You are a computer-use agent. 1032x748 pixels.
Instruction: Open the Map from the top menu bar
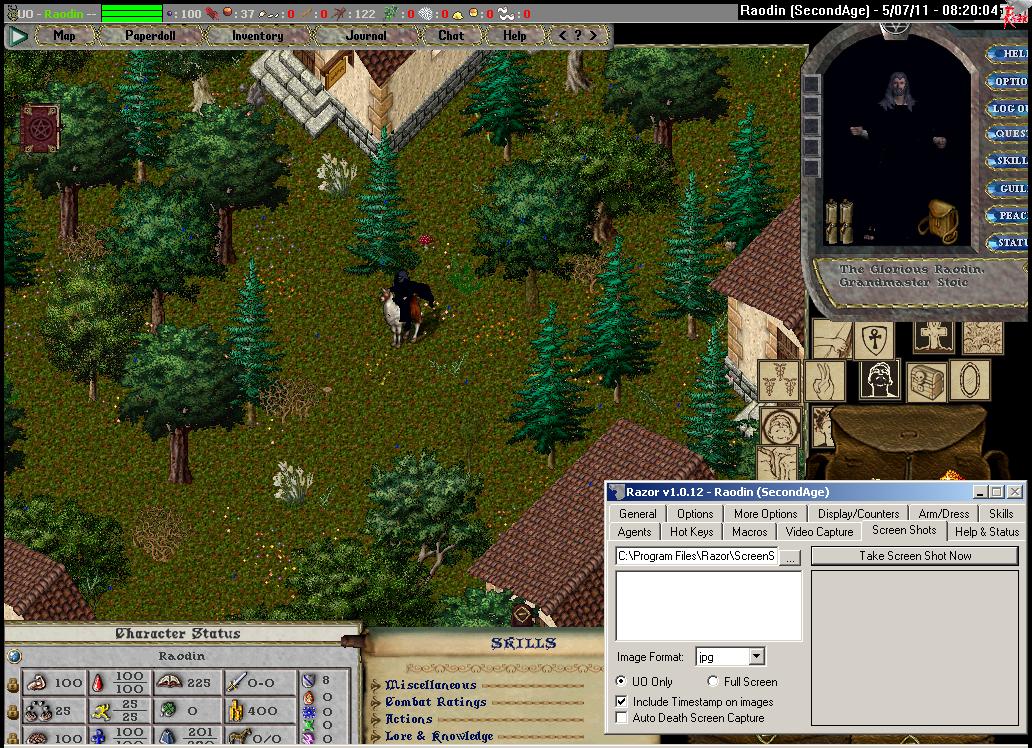click(x=64, y=36)
